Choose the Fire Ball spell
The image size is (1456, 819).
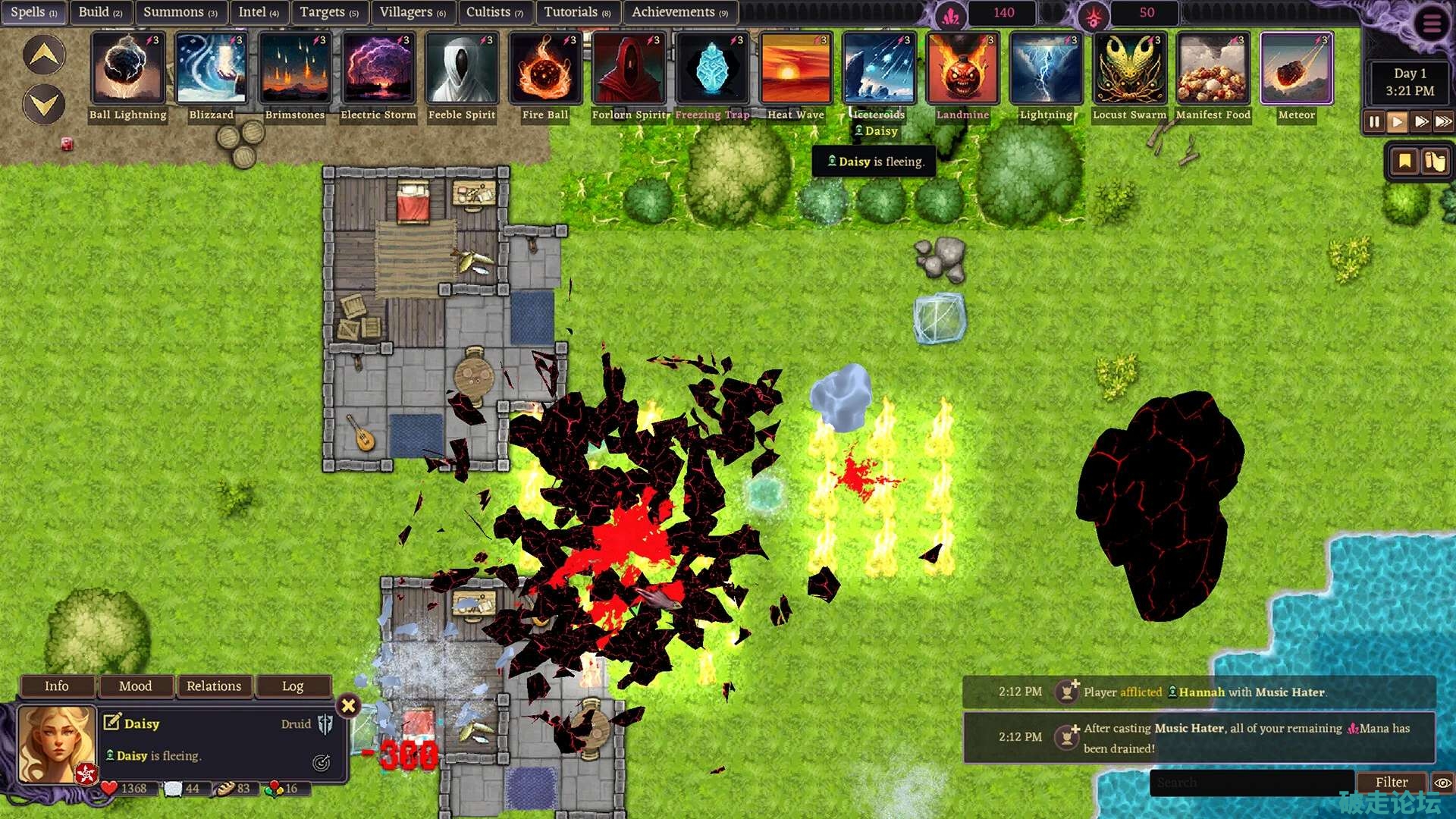tap(544, 69)
